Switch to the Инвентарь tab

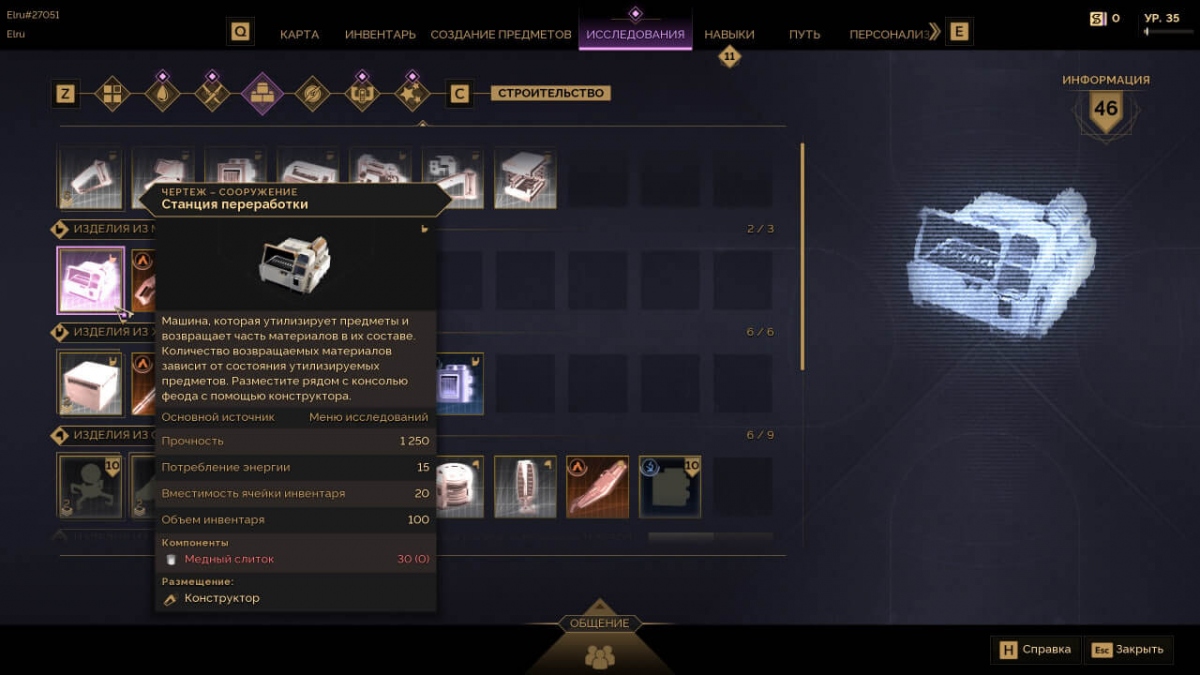(380, 34)
